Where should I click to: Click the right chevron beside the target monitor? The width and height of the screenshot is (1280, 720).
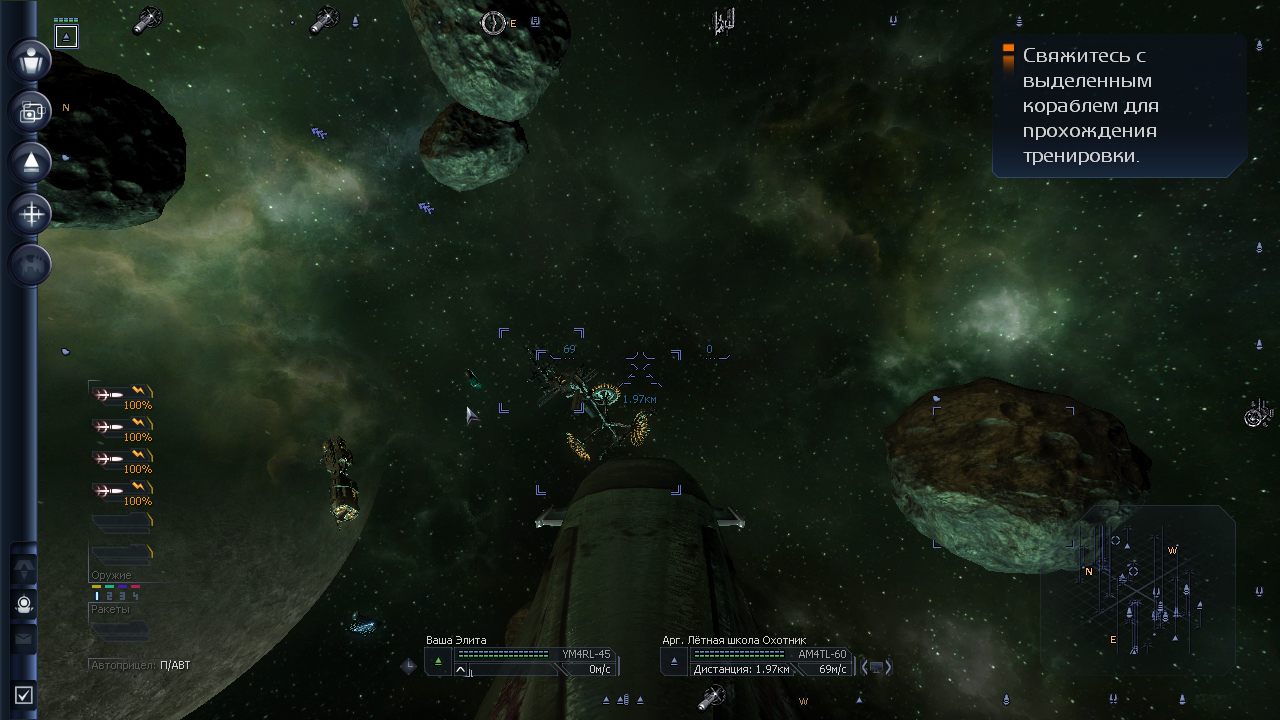[886, 665]
